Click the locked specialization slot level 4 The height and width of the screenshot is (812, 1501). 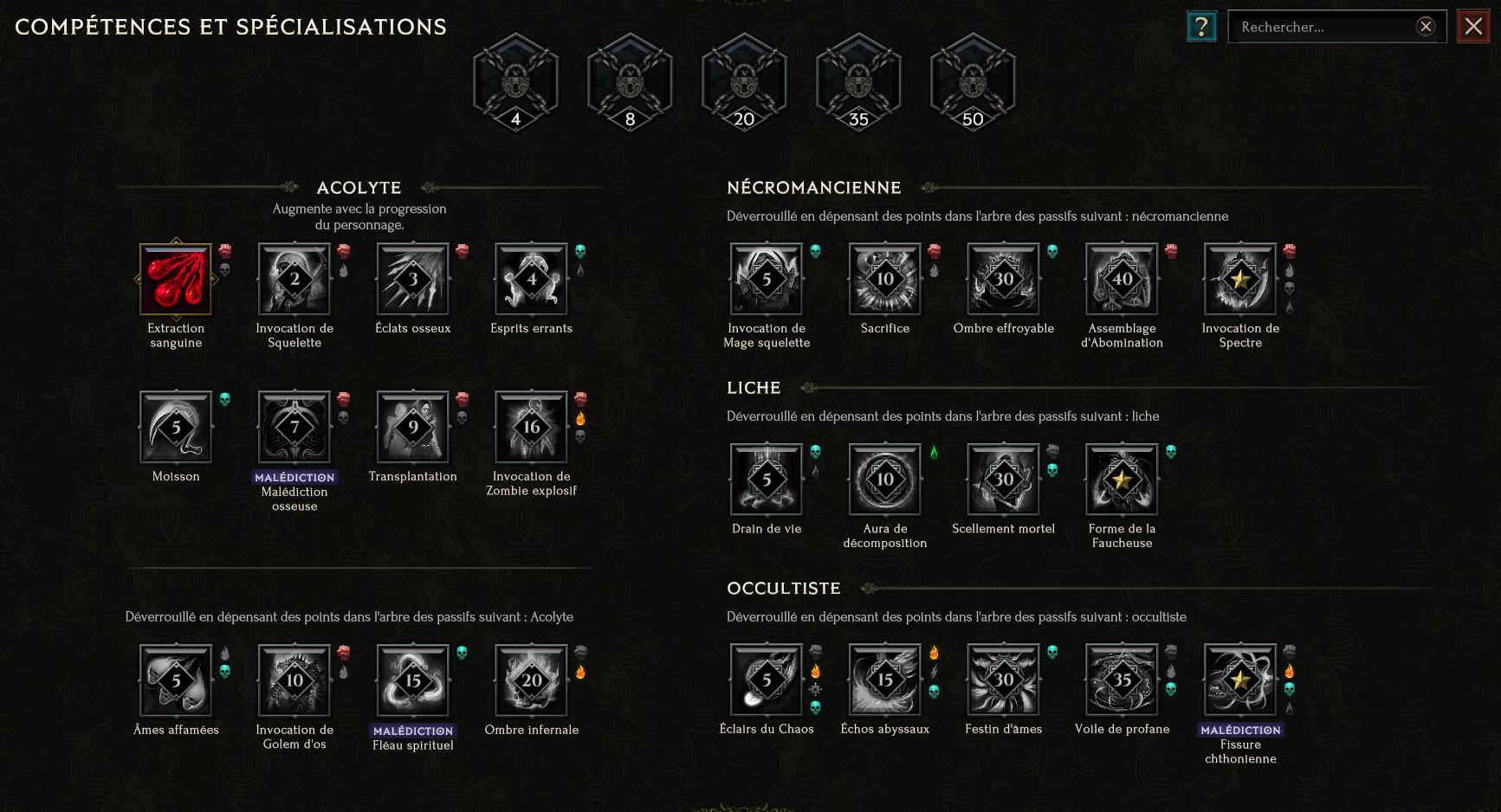pos(516,83)
